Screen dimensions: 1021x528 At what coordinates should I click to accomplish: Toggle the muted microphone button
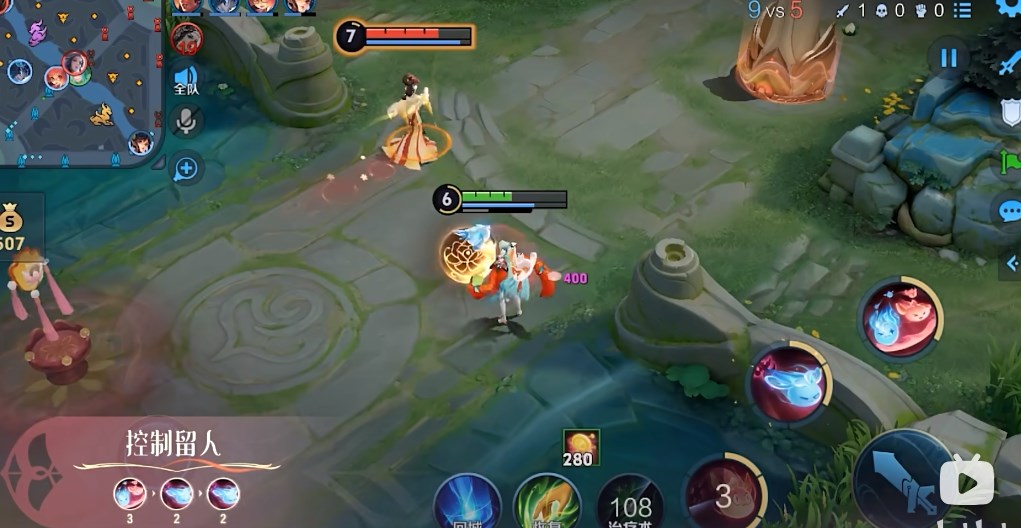point(186,122)
